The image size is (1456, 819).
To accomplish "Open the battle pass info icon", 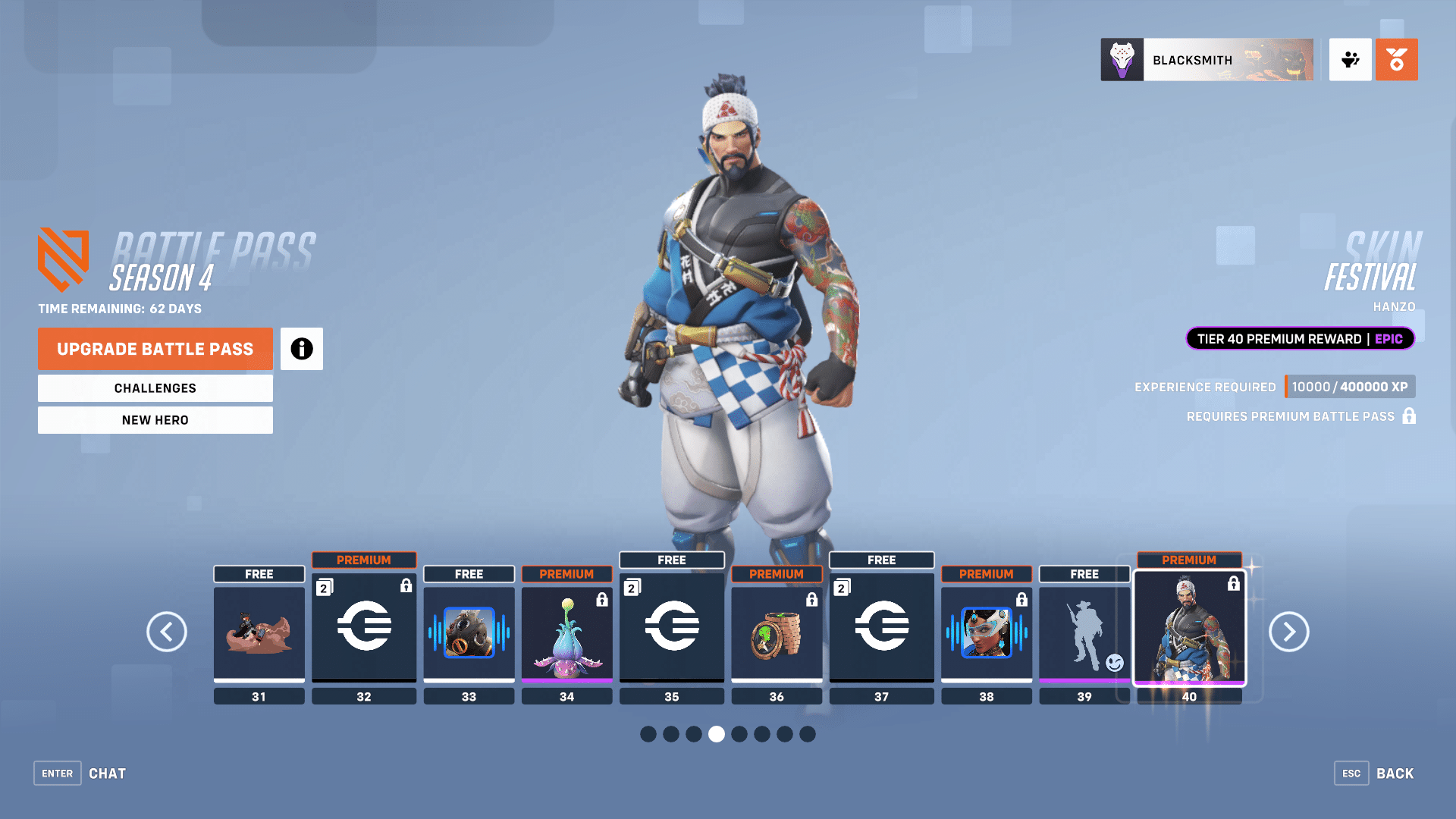I will [301, 349].
